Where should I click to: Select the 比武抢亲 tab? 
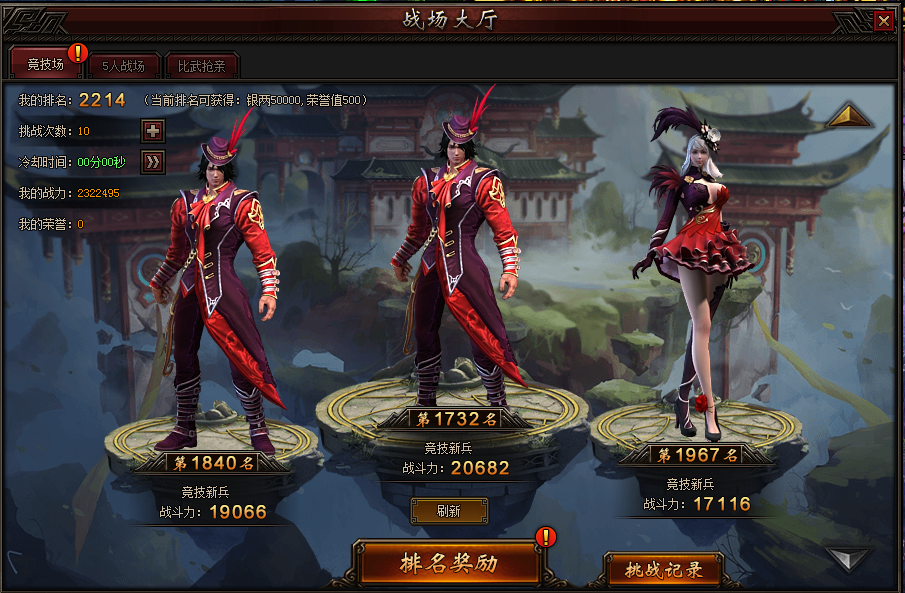pos(202,67)
